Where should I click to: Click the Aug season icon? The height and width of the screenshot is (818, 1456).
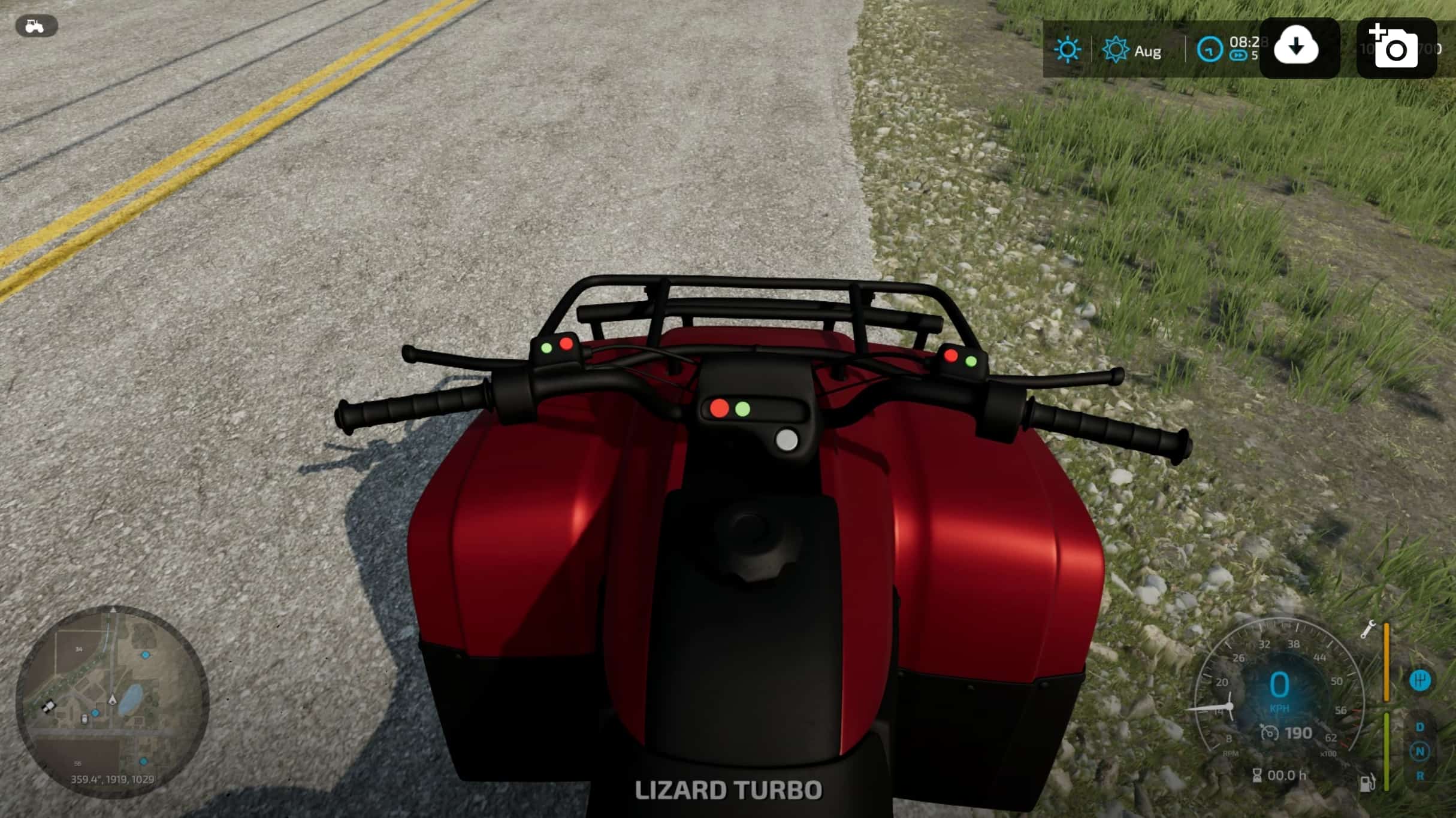(1116, 50)
